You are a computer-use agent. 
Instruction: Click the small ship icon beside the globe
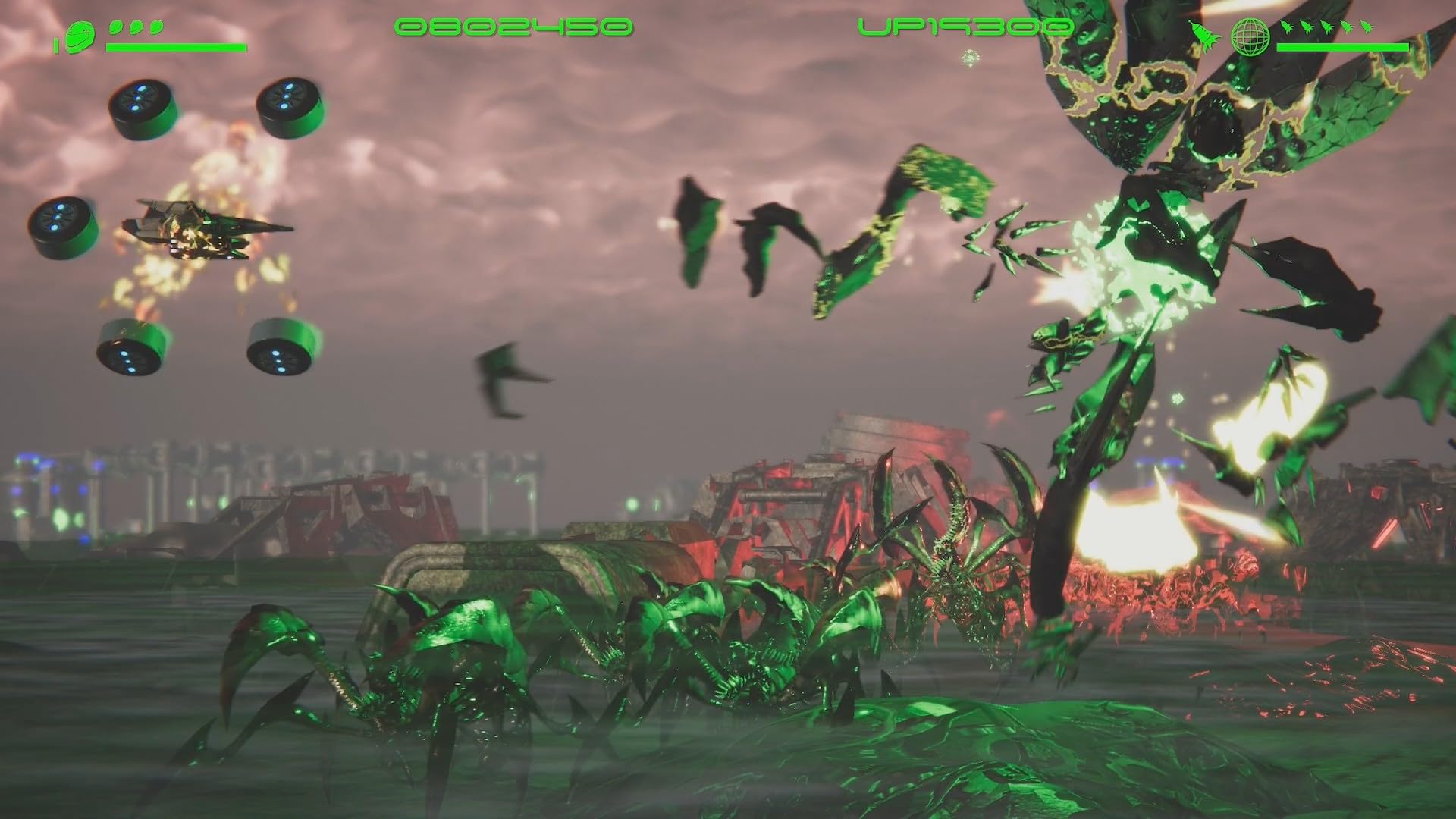(1204, 36)
